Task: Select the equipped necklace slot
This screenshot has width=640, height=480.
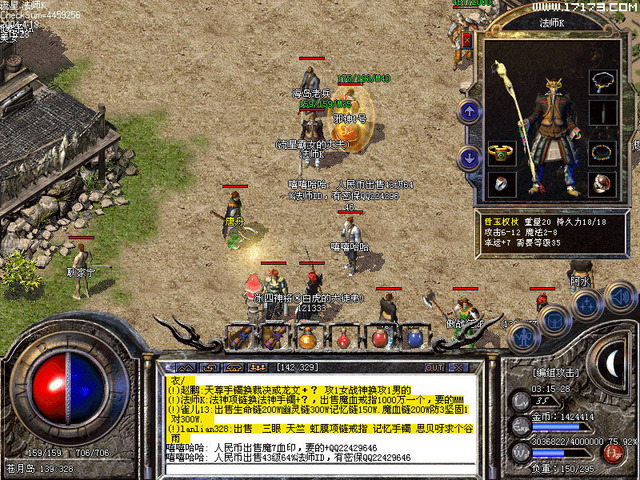Action: (601, 80)
